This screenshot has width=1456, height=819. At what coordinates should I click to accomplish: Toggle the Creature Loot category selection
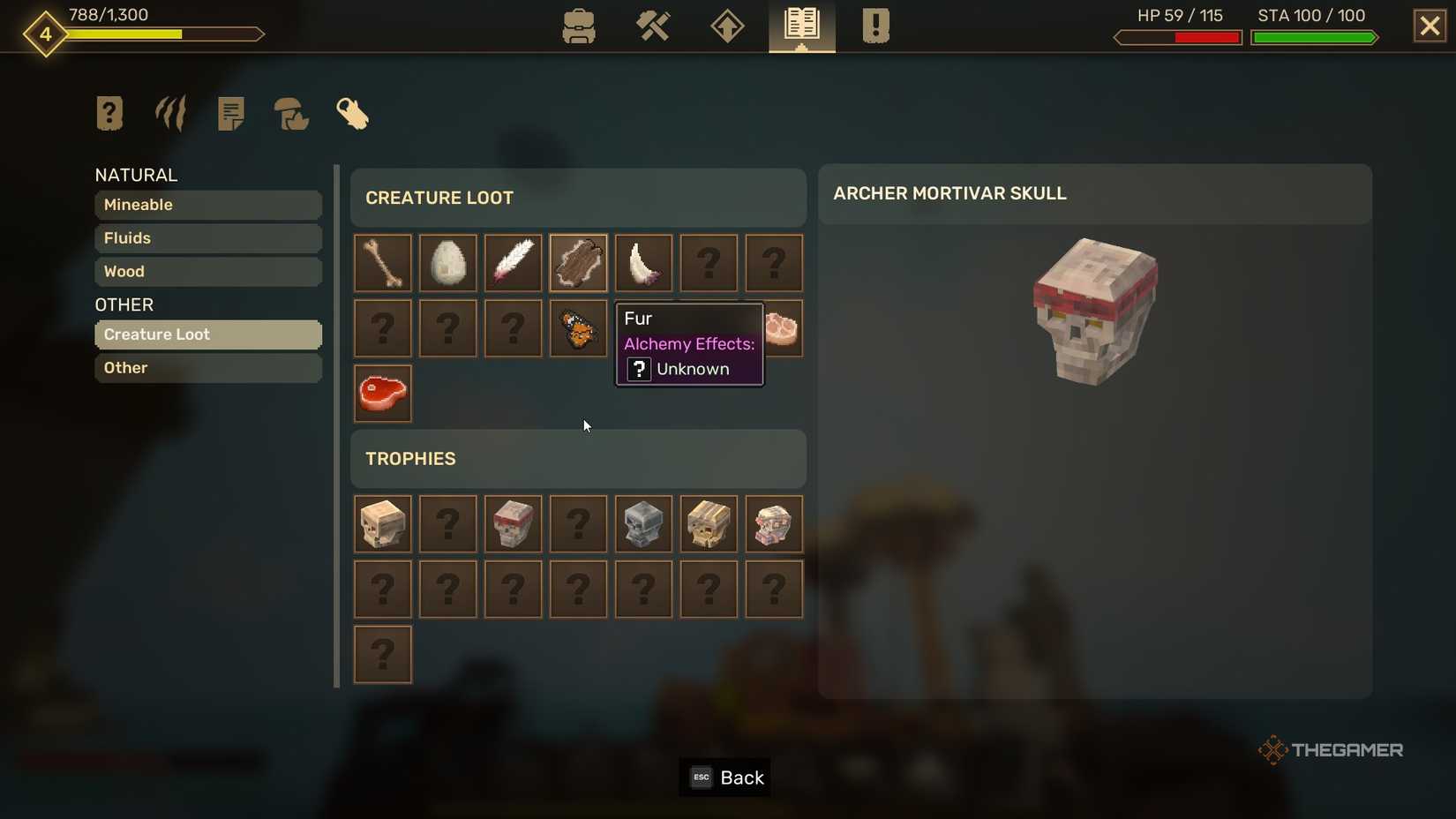[207, 334]
